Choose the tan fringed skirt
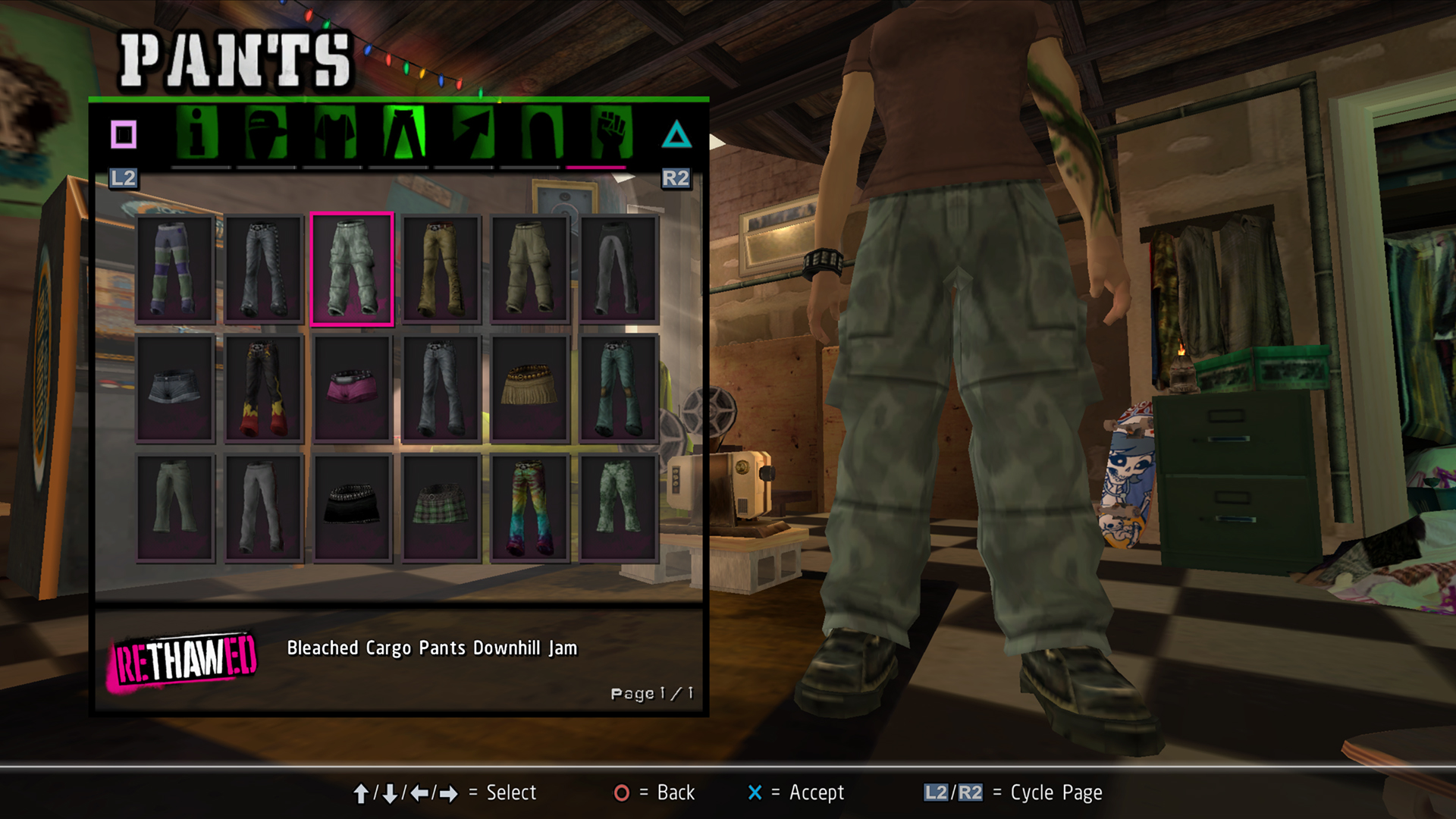Image resolution: width=1456 pixels, height=819 pixels. pos(529,388)
